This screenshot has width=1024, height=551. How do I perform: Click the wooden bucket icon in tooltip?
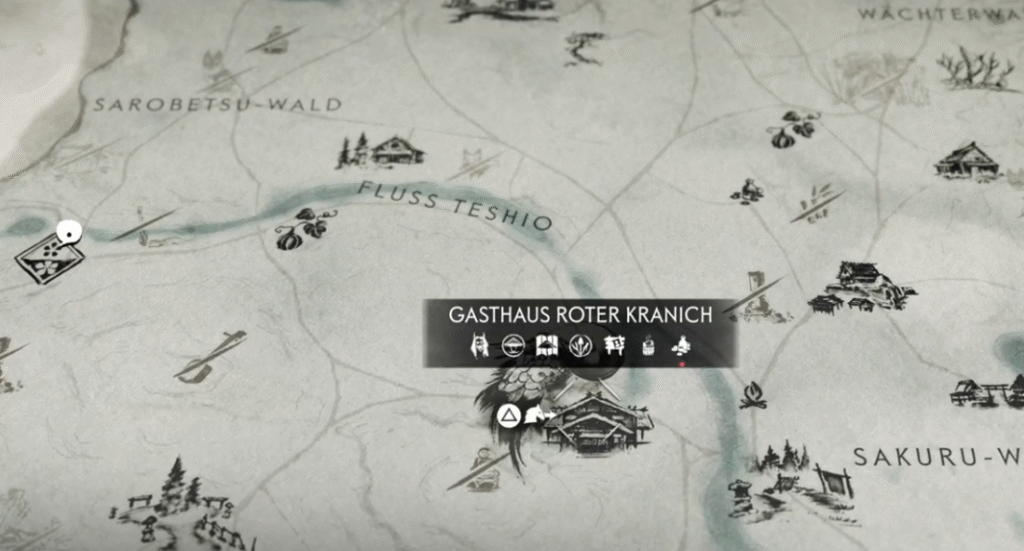pos(648,347)
